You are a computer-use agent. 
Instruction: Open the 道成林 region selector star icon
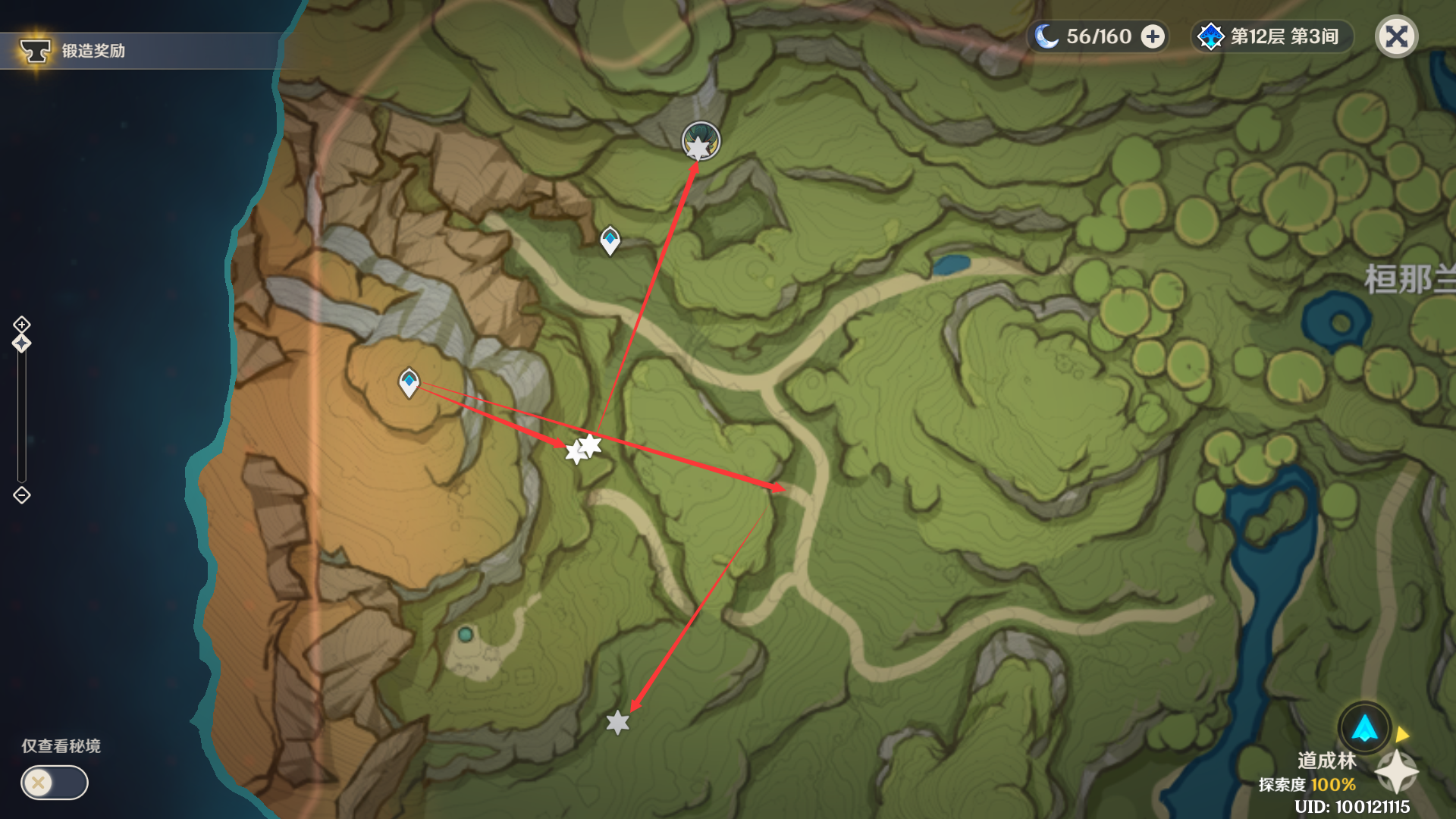1396,772
